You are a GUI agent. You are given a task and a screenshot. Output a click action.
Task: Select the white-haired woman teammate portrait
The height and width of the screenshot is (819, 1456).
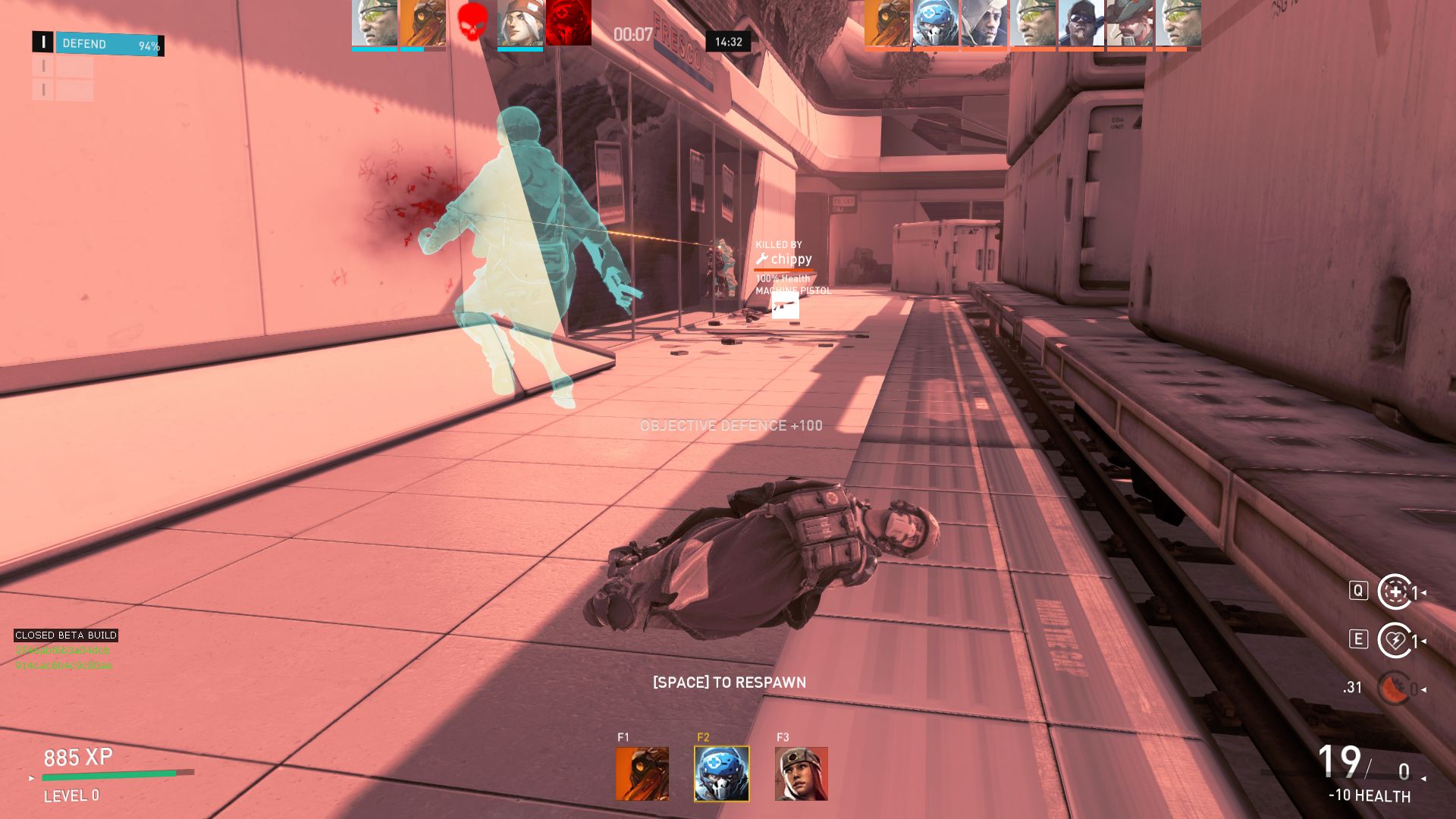coord(520,23)
